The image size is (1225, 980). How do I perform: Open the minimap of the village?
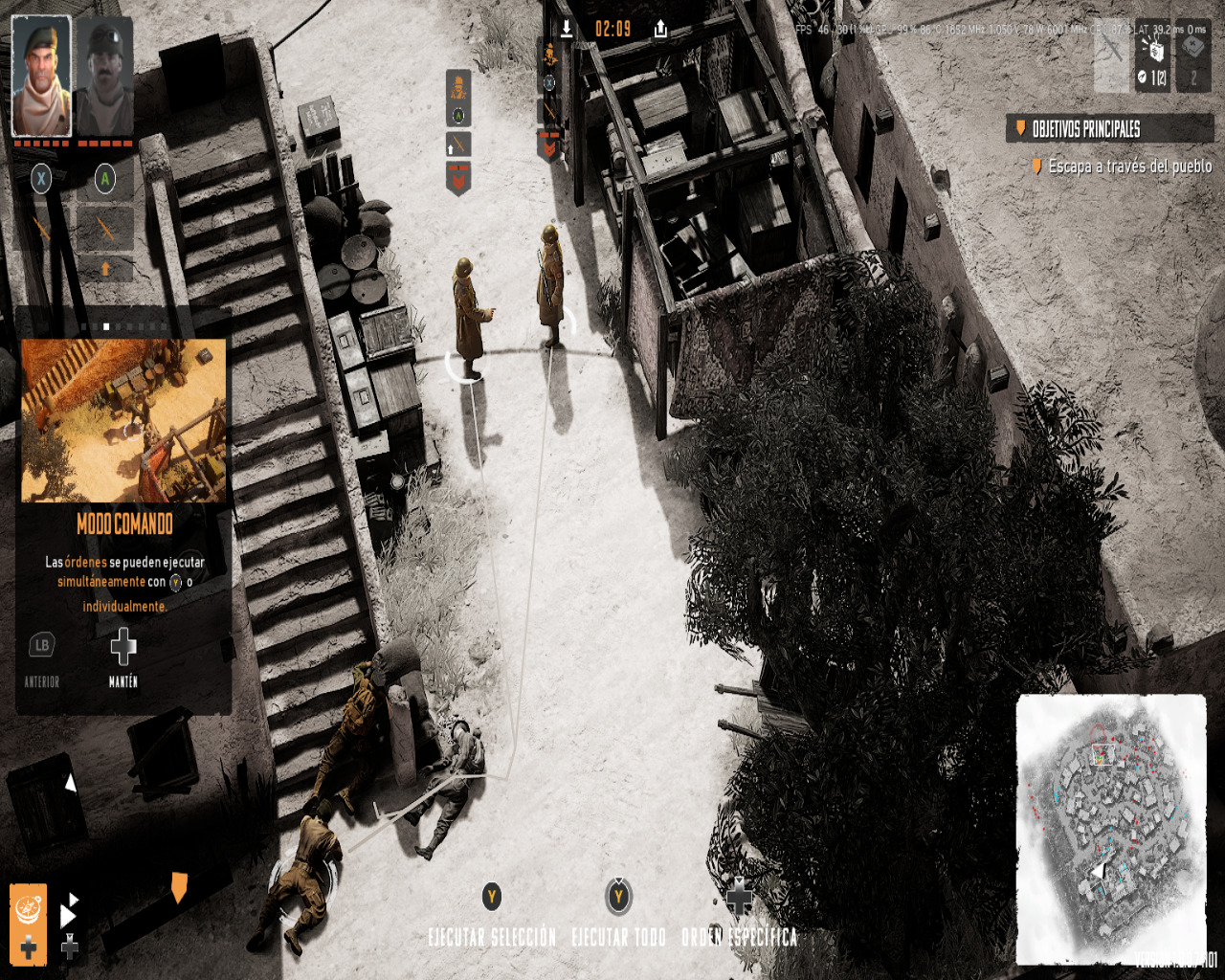point(1110,827)
